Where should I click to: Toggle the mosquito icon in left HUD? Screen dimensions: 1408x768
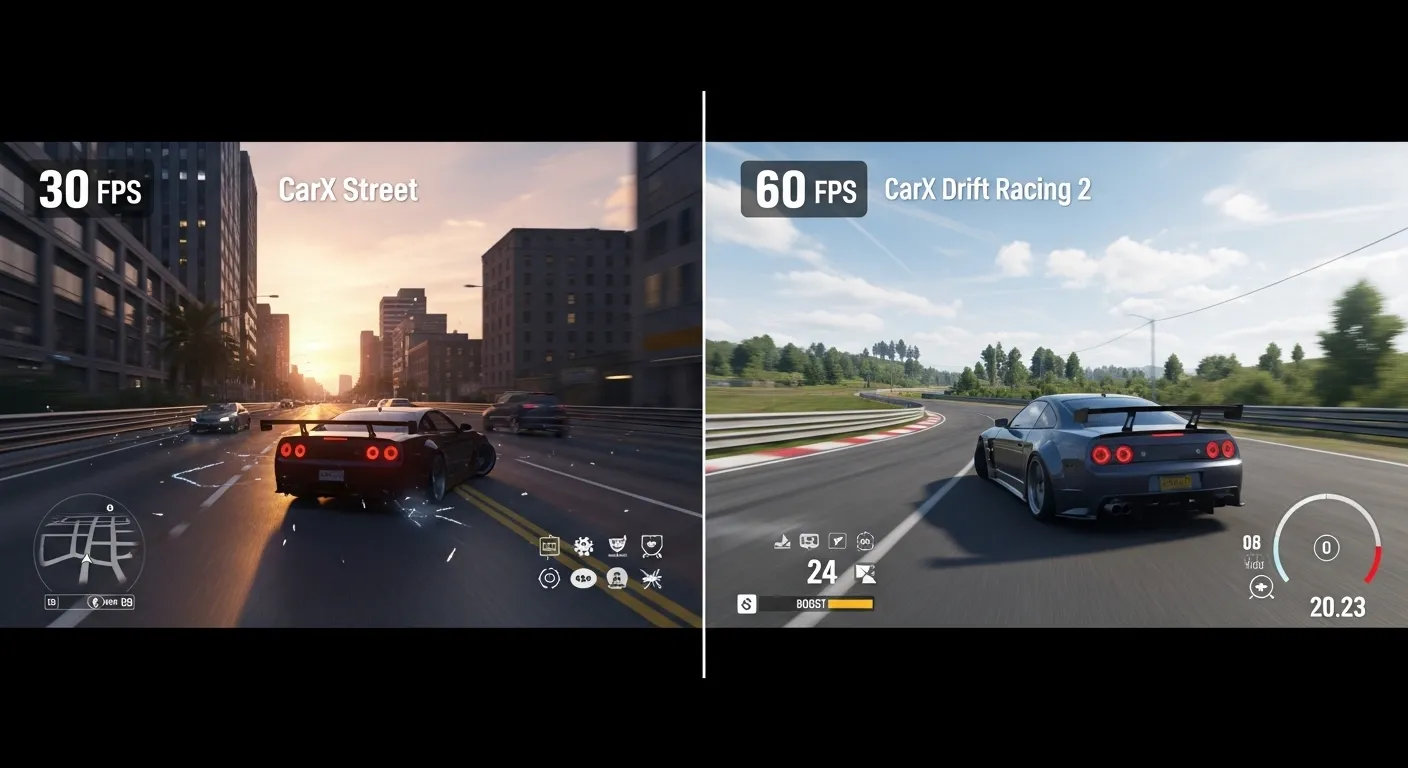tap(652, 577)
